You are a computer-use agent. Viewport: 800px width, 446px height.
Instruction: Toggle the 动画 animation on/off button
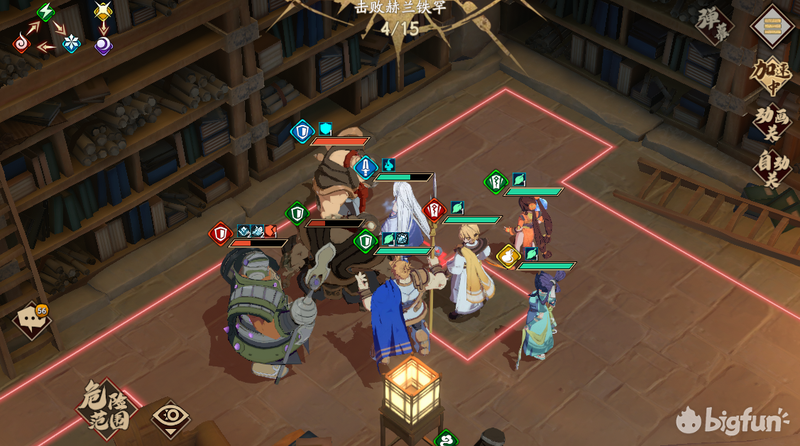(772, 121)
